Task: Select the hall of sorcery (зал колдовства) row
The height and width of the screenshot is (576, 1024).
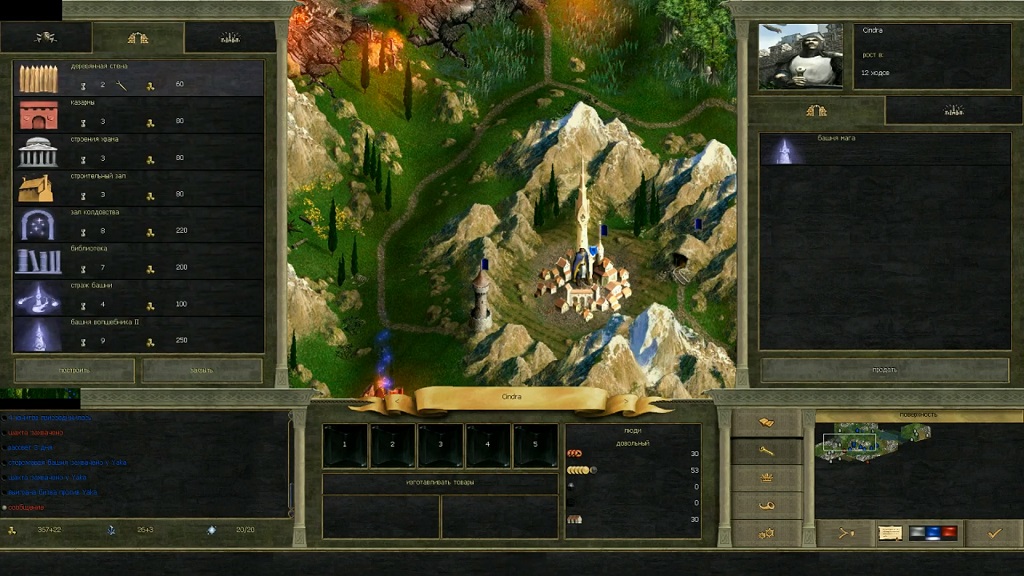Action: 139,224
